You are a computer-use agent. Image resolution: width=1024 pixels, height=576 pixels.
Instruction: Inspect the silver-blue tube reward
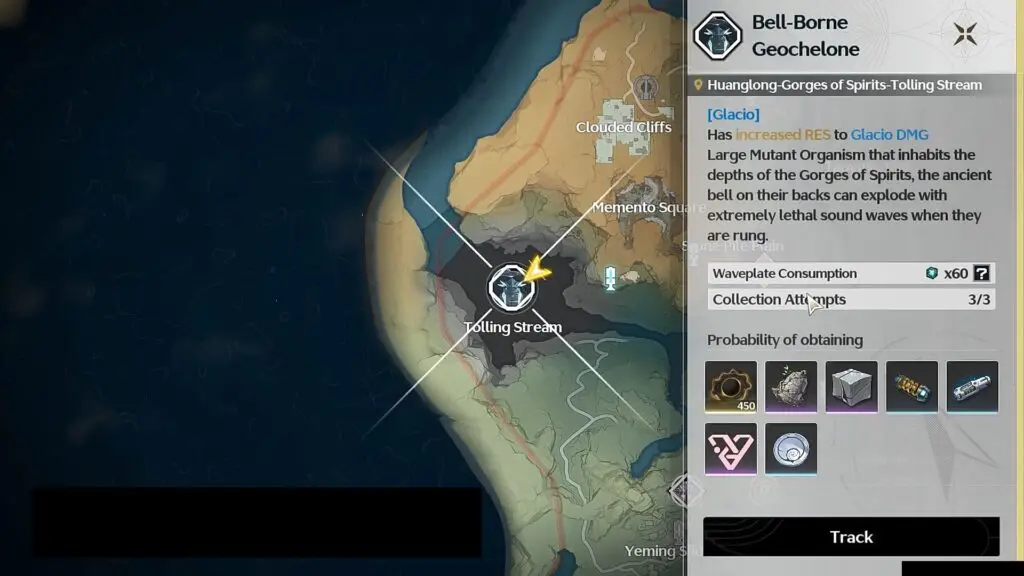pyautogui.click(x=972, y=387)
